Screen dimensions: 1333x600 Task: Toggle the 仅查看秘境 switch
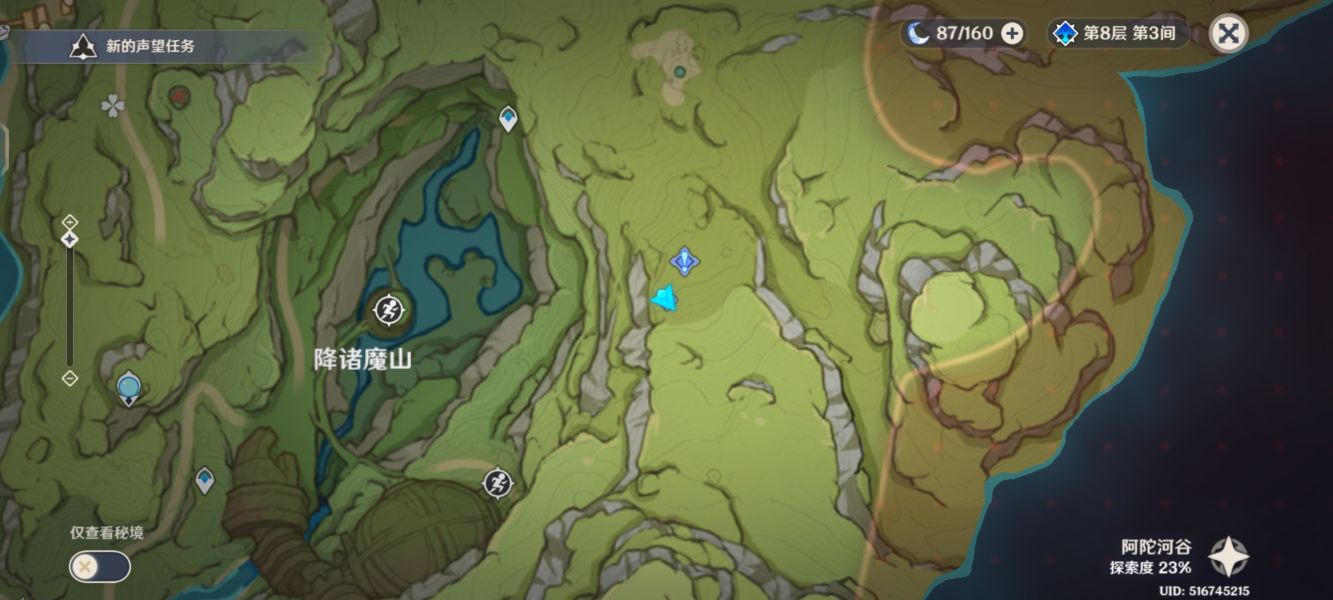99,566
